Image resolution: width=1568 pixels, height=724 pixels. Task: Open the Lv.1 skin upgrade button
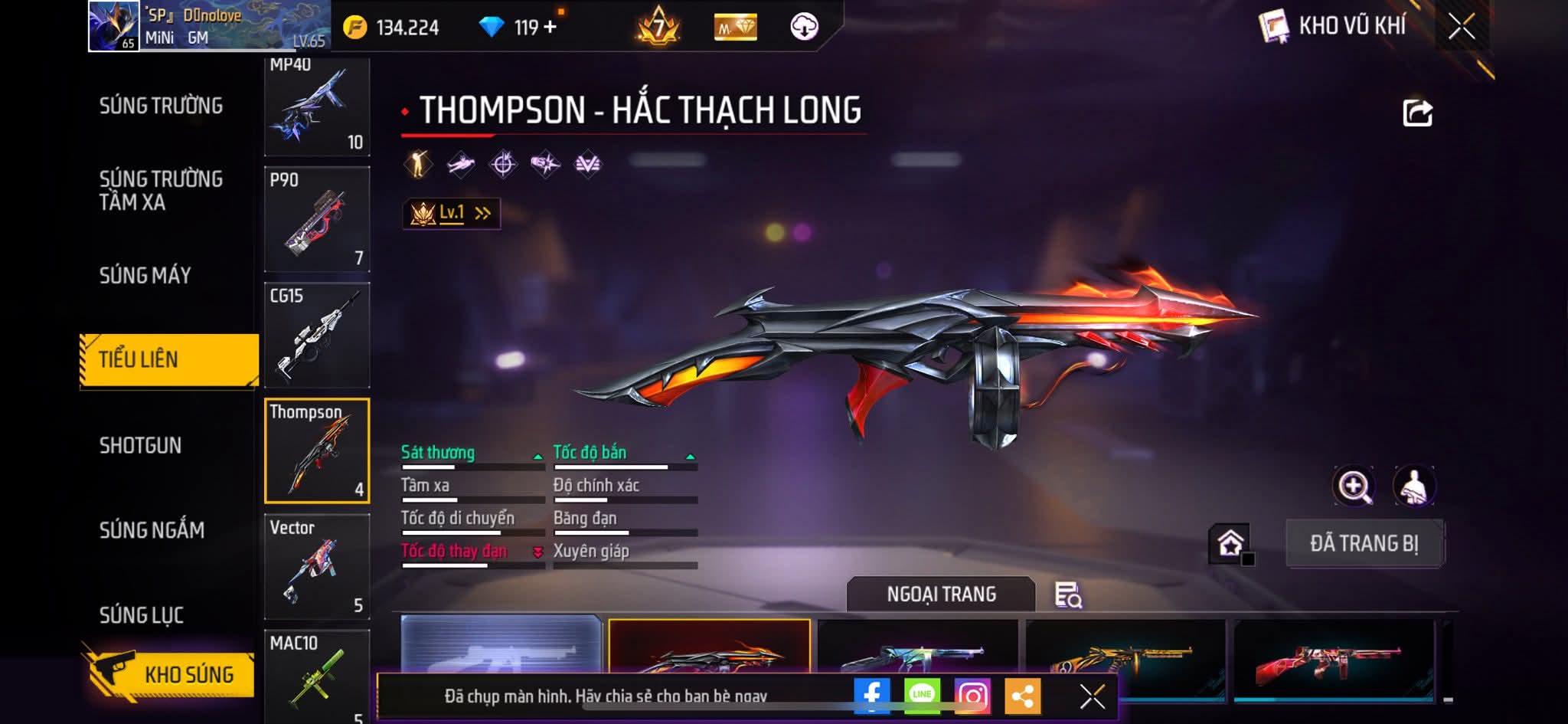(452, 213)
